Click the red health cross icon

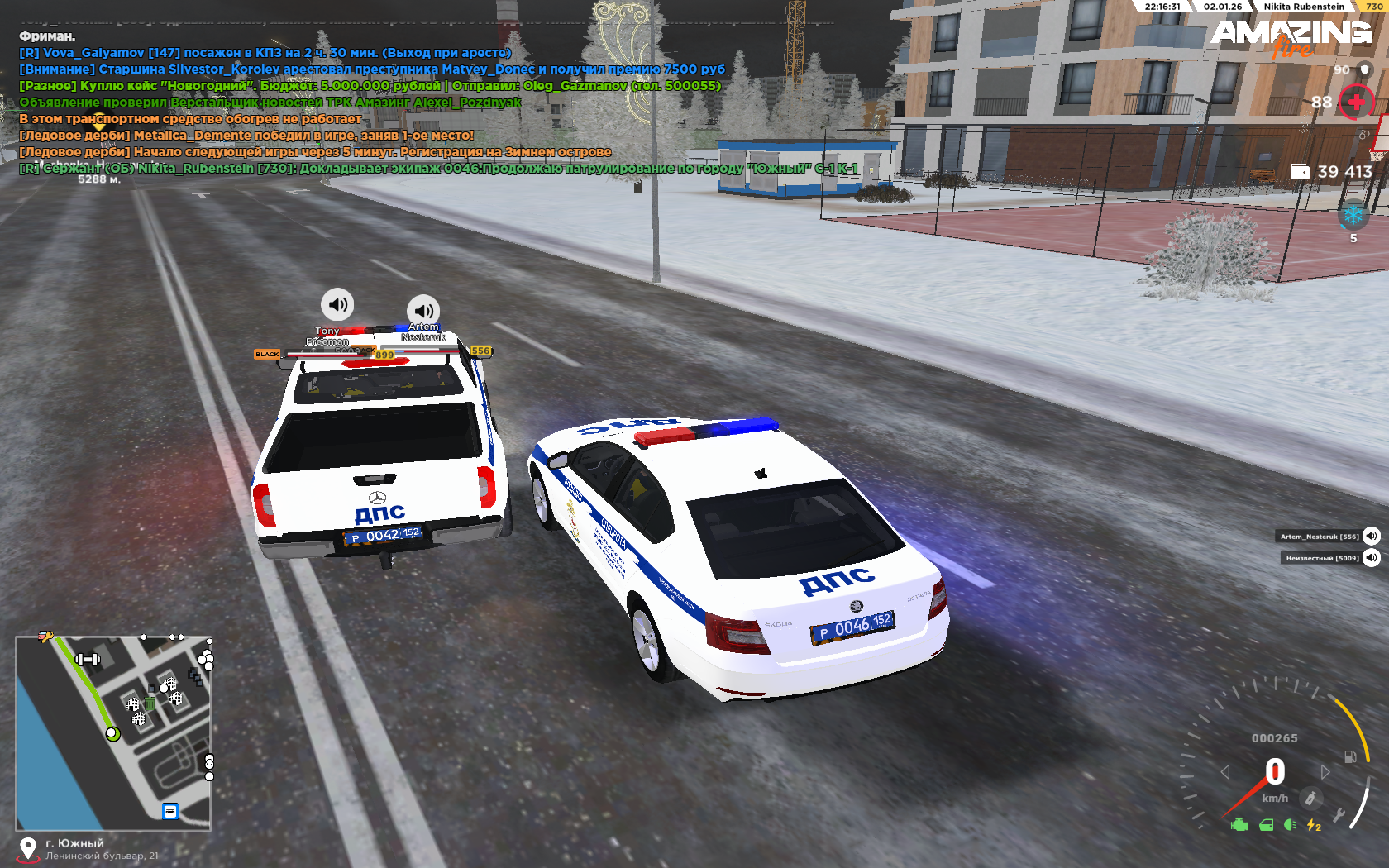click(1356, 103)
